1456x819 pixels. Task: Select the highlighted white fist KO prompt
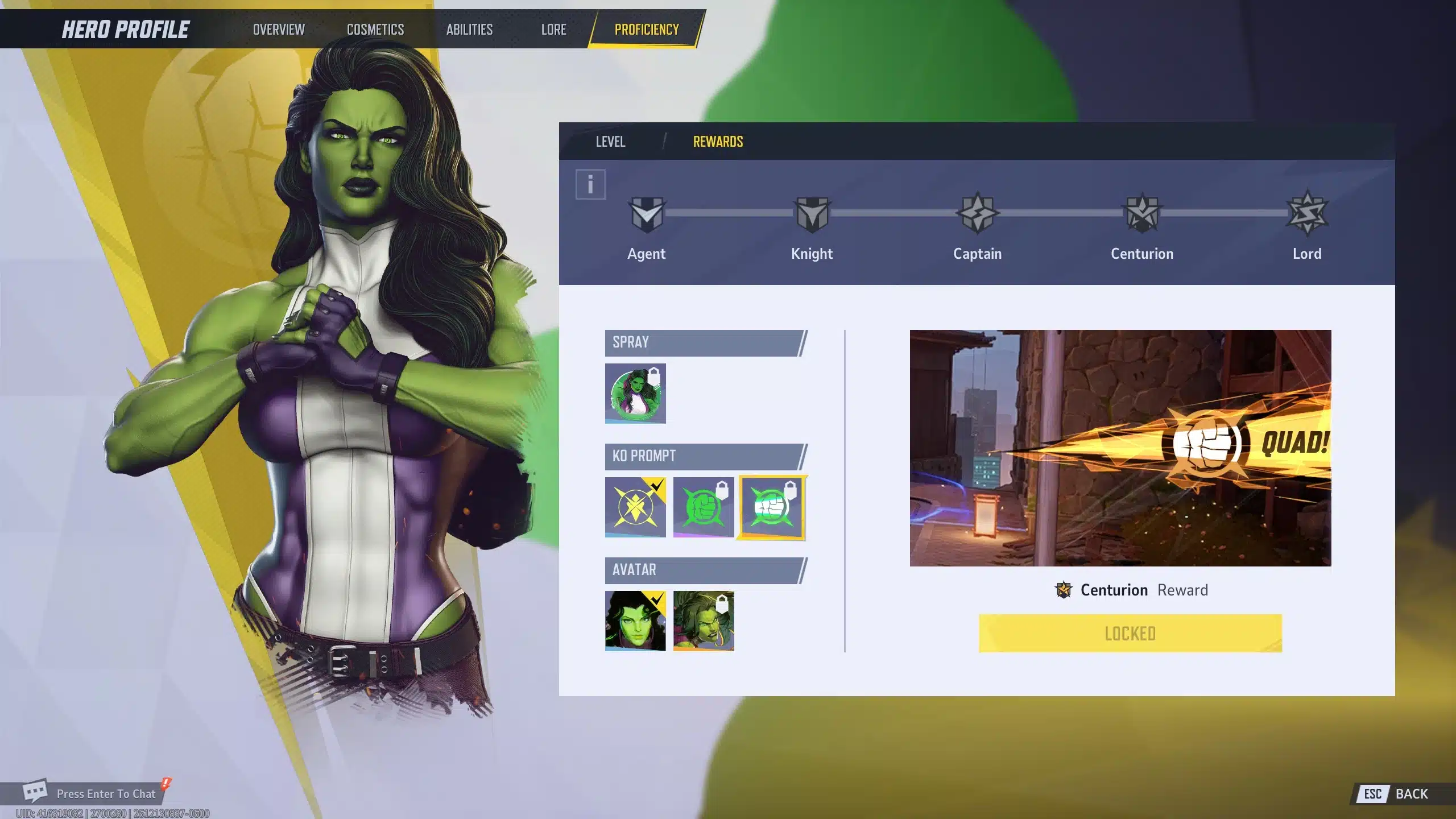(x=772, y=507)
